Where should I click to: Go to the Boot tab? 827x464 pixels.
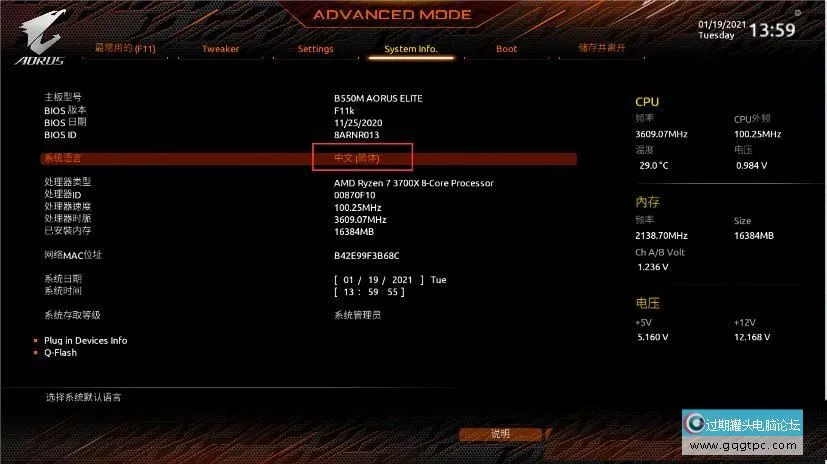506,49
